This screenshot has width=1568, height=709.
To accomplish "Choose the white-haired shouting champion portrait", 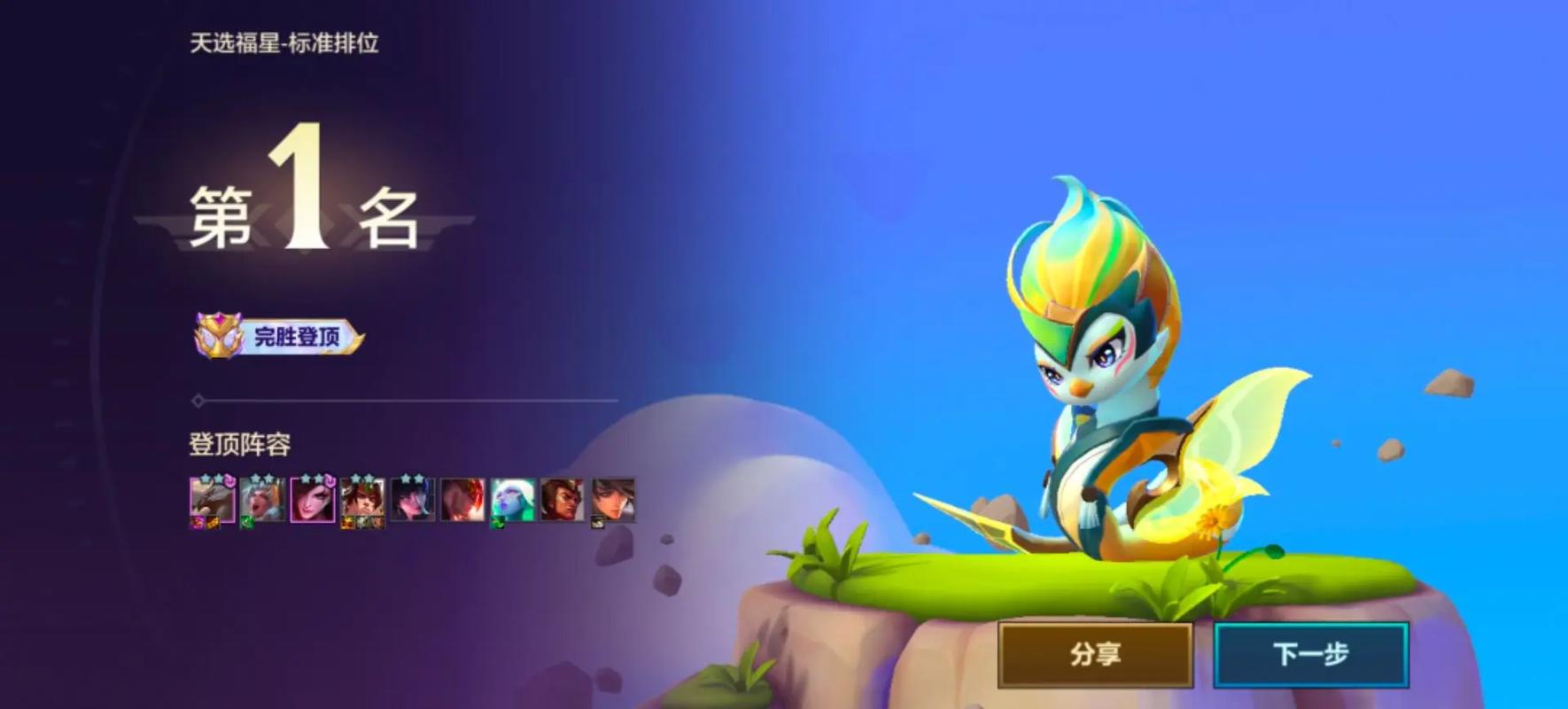I will pos(262,501).
